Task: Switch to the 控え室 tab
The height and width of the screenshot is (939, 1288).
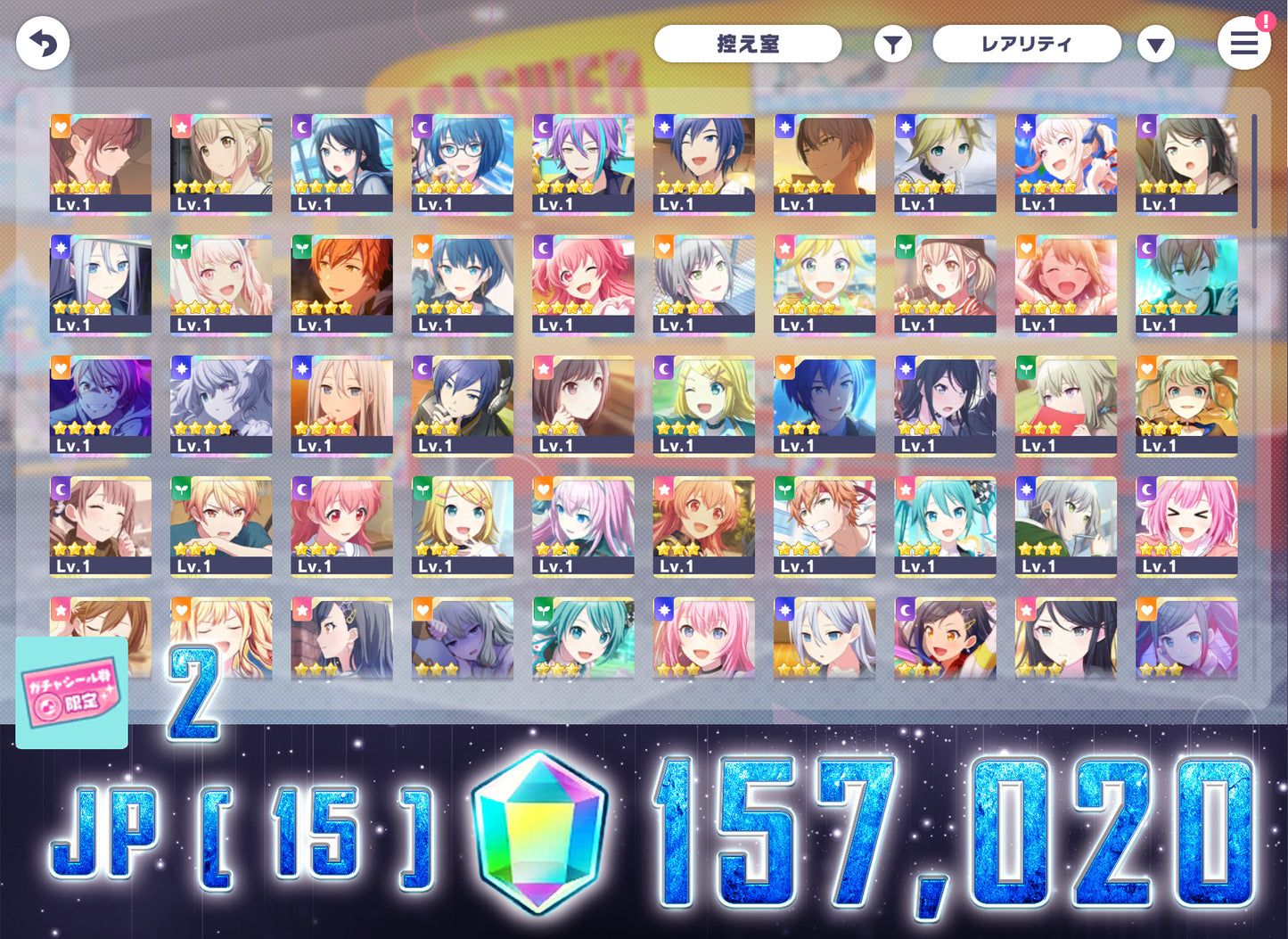Action: pos(748,43)
